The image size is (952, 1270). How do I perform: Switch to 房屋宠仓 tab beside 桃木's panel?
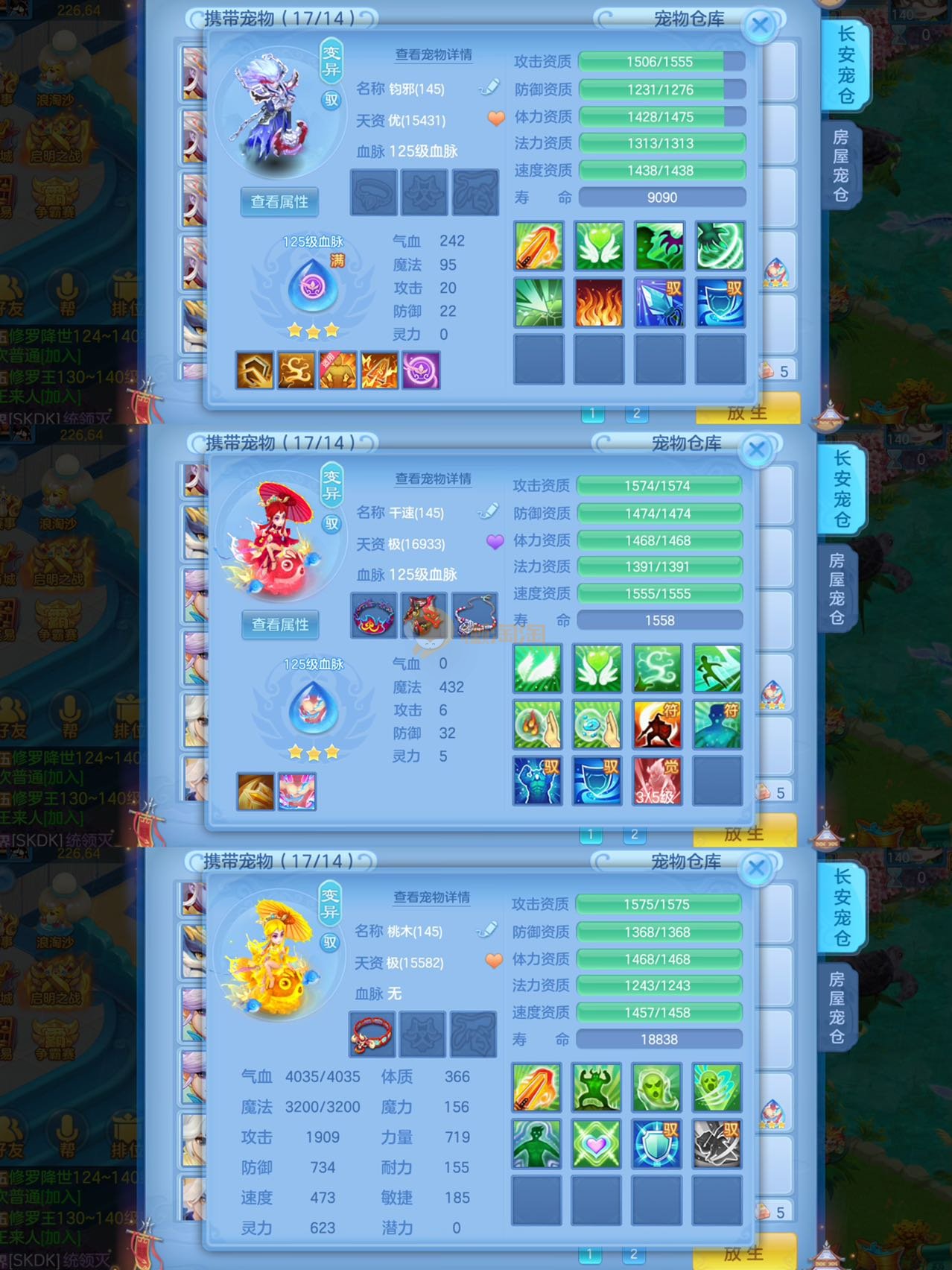tap(837, 1007)
